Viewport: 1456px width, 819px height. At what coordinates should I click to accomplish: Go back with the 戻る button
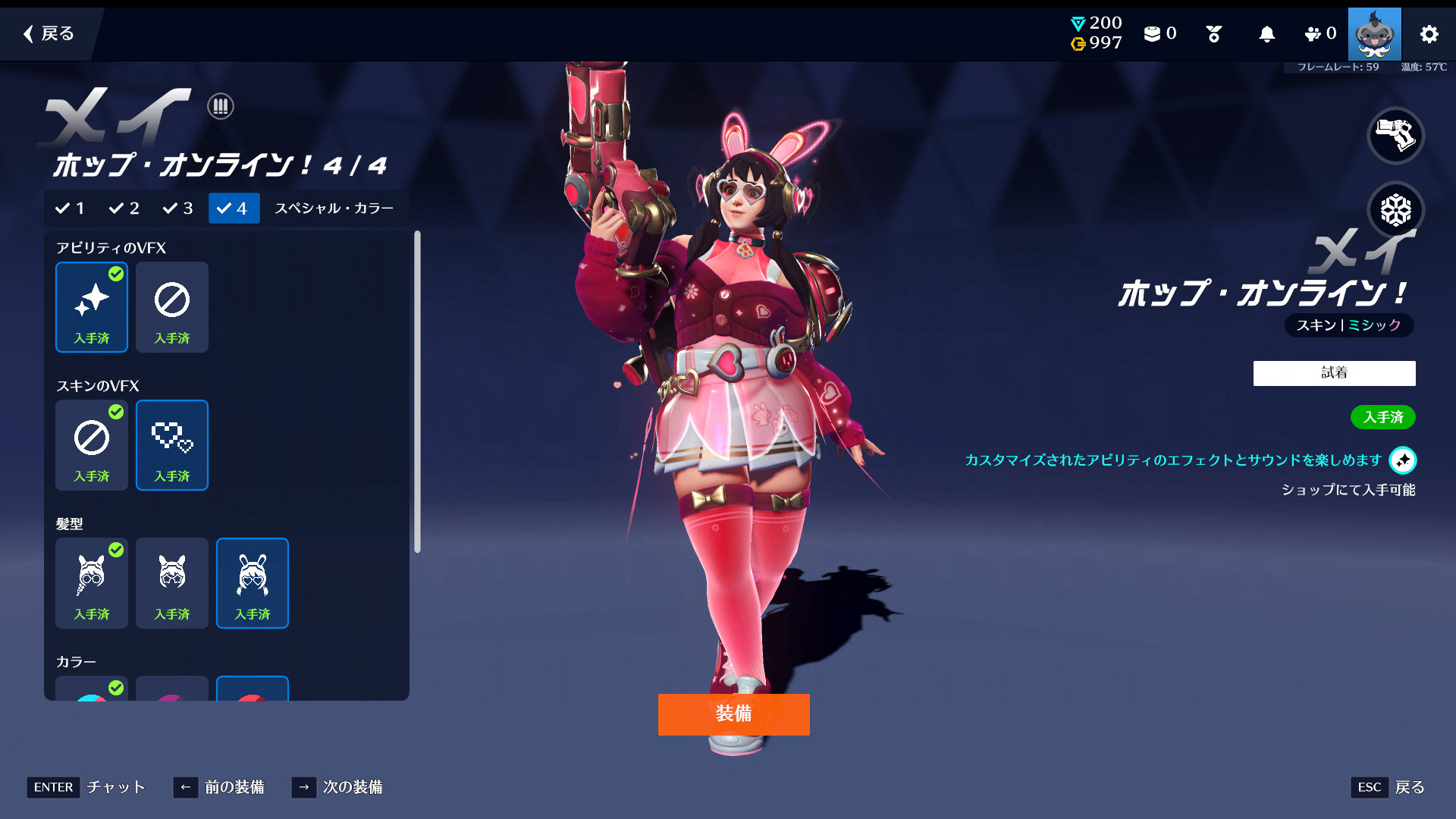(x=49, y=33)
